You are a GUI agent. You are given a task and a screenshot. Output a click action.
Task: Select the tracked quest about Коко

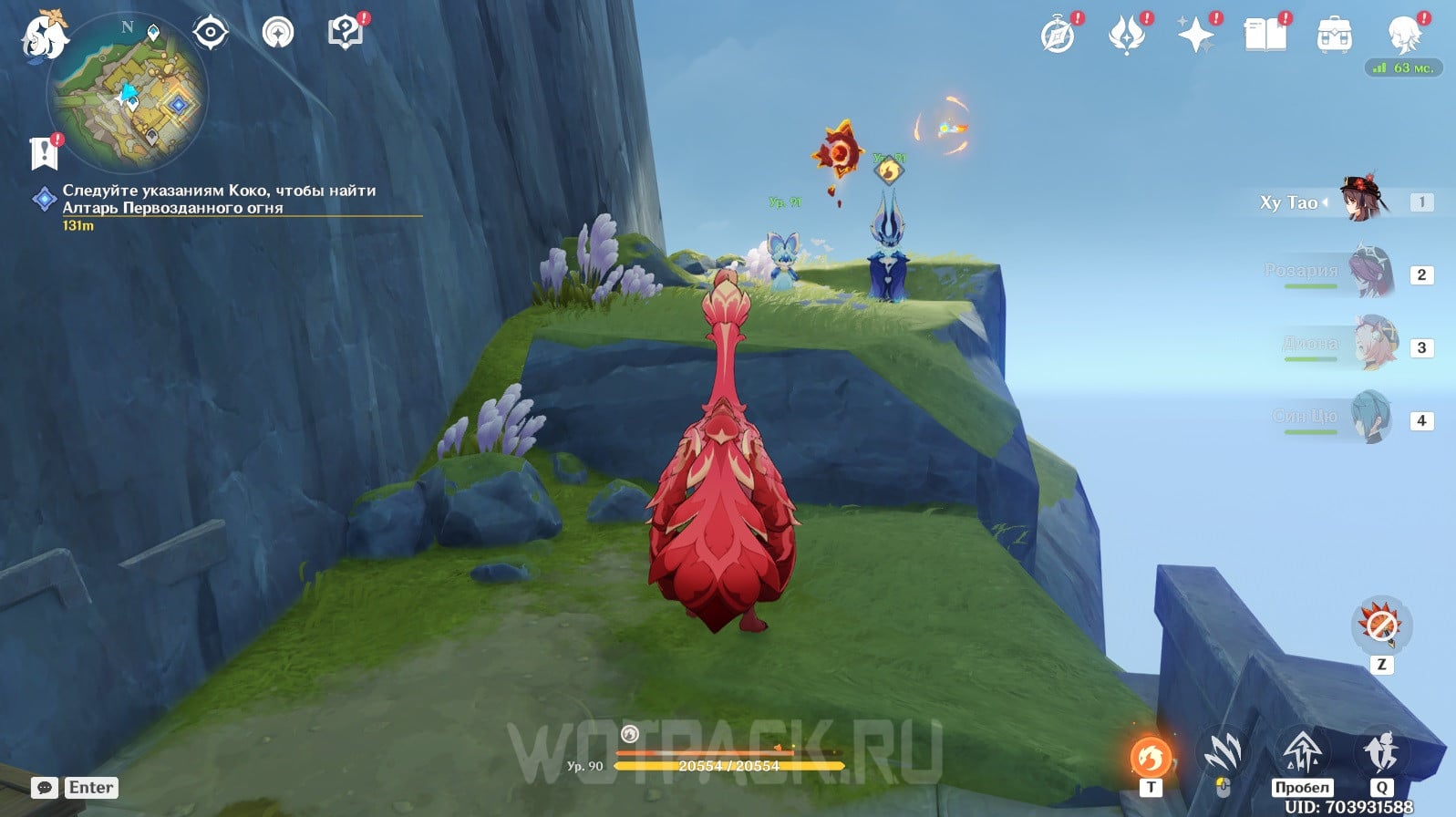[219, 199]
